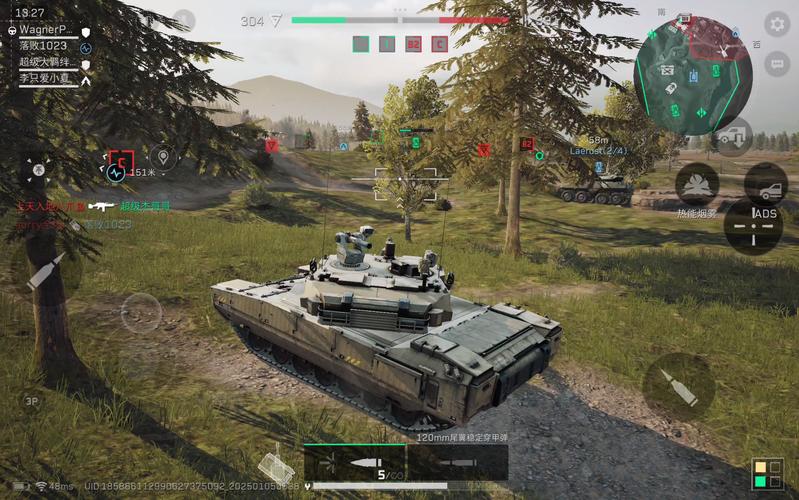Screen dimensions: 799x500
Task: Open the settings gear menu
Action: (x=776, y=24)
